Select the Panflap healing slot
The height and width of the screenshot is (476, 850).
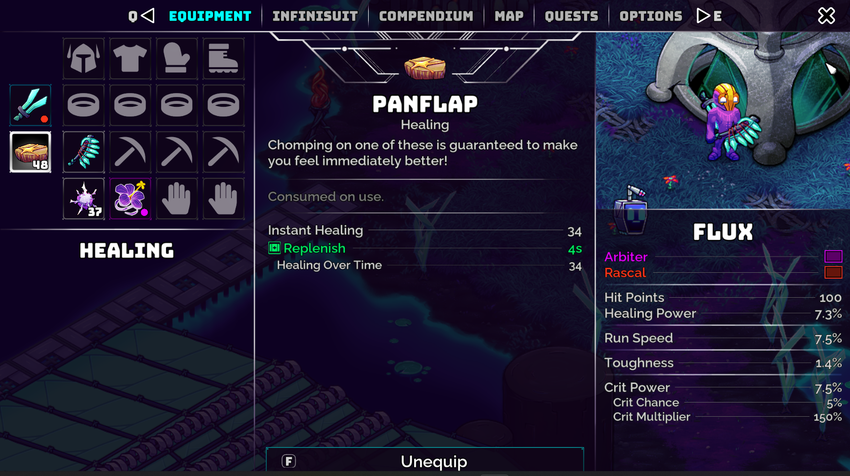click(x=30, y=151)
